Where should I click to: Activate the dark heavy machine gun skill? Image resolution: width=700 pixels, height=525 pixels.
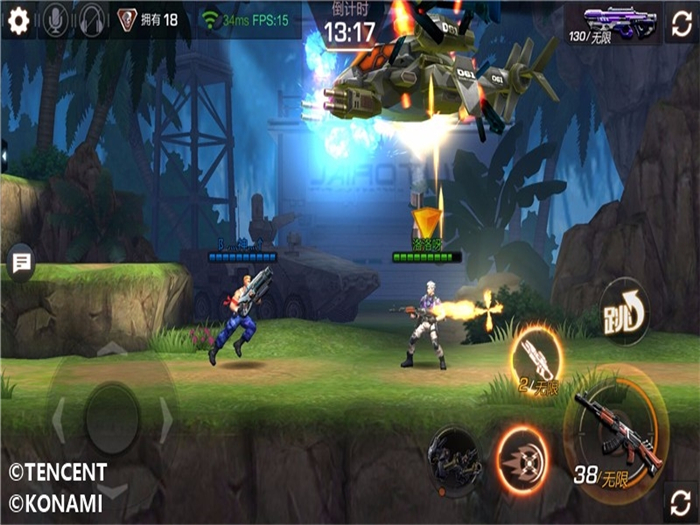[453, 460]
